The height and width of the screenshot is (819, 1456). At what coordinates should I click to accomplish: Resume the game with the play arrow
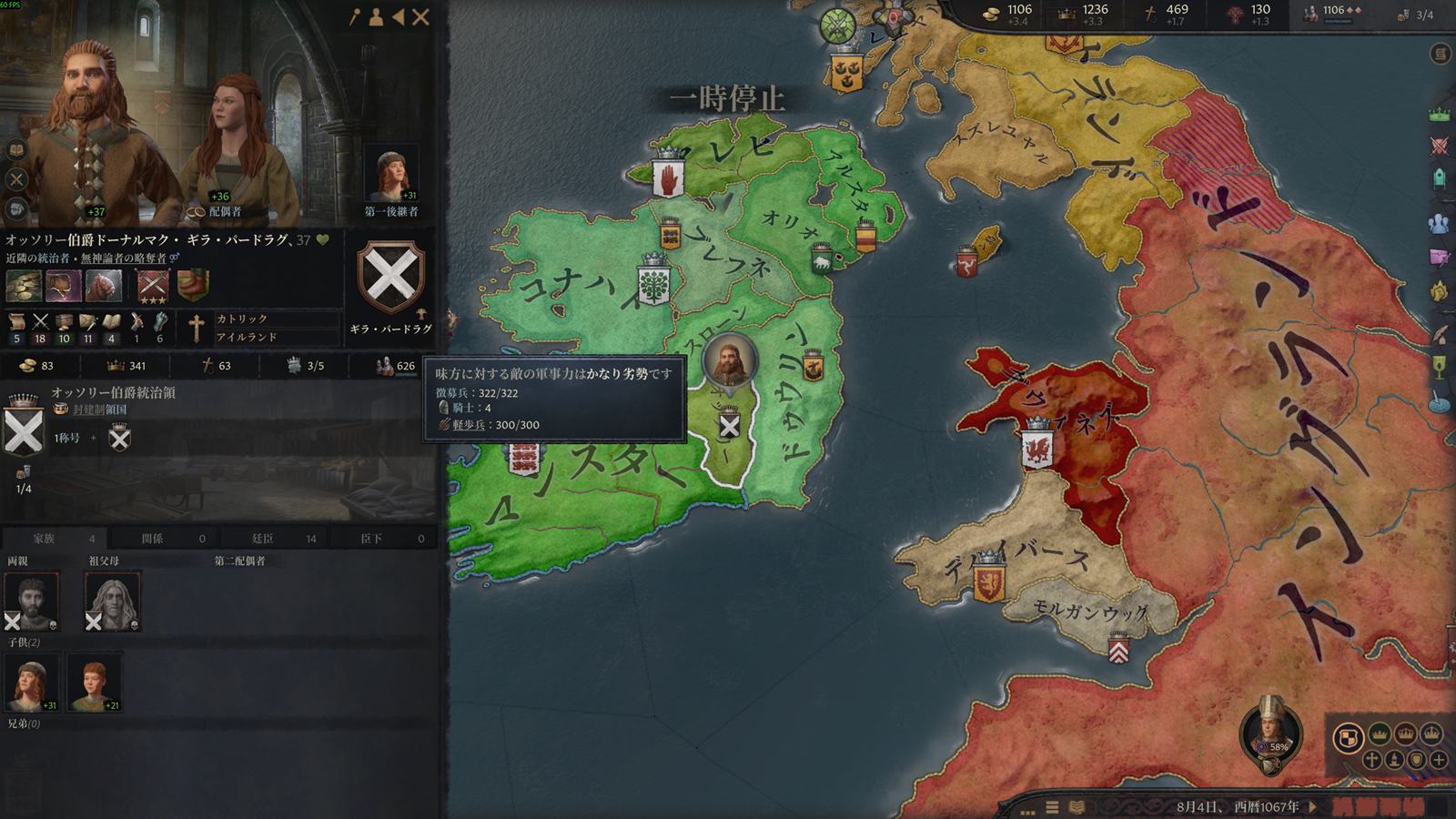(x=1313, y=806)
